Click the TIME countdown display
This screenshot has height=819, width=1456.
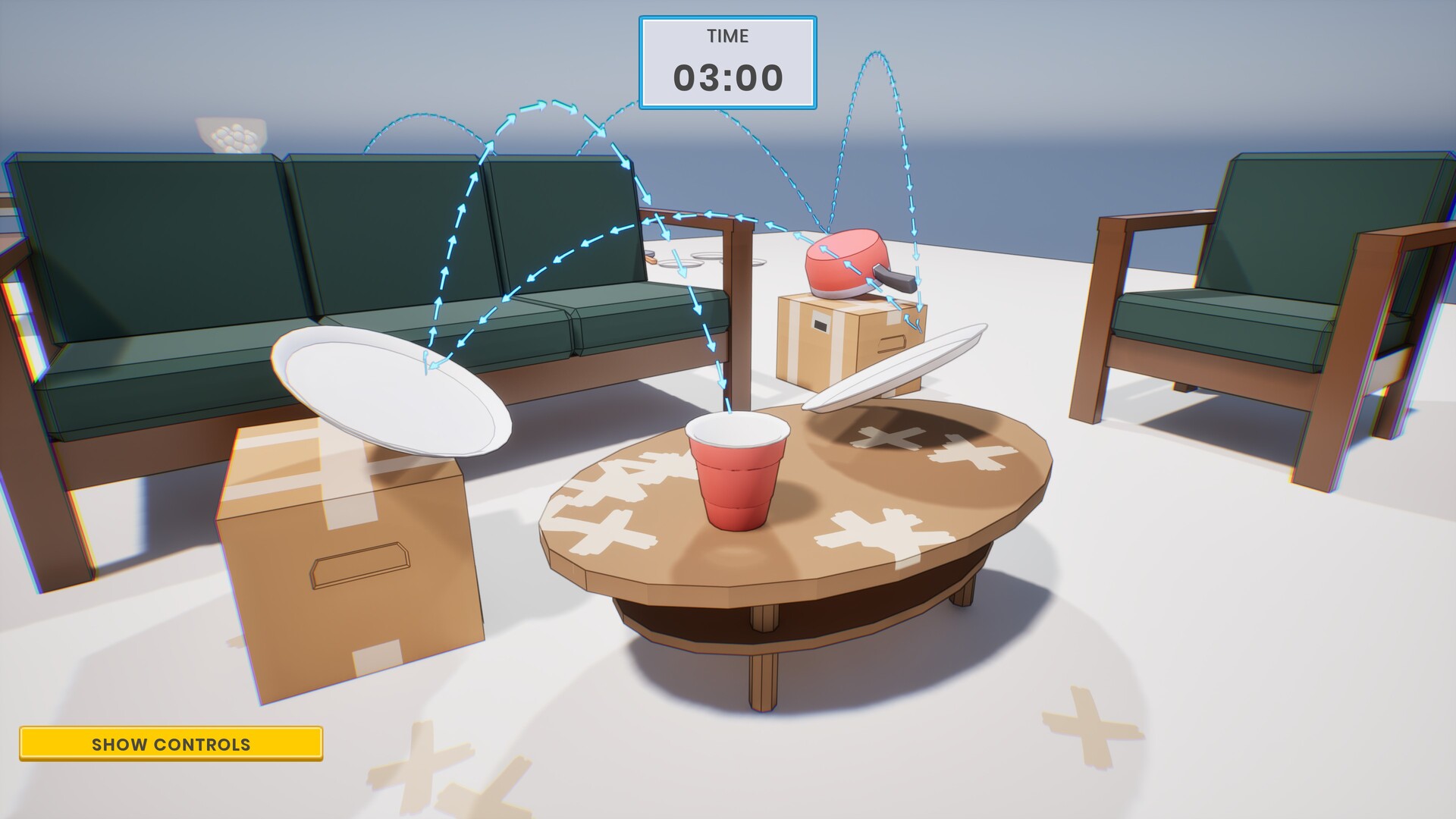tap(727, 35)
